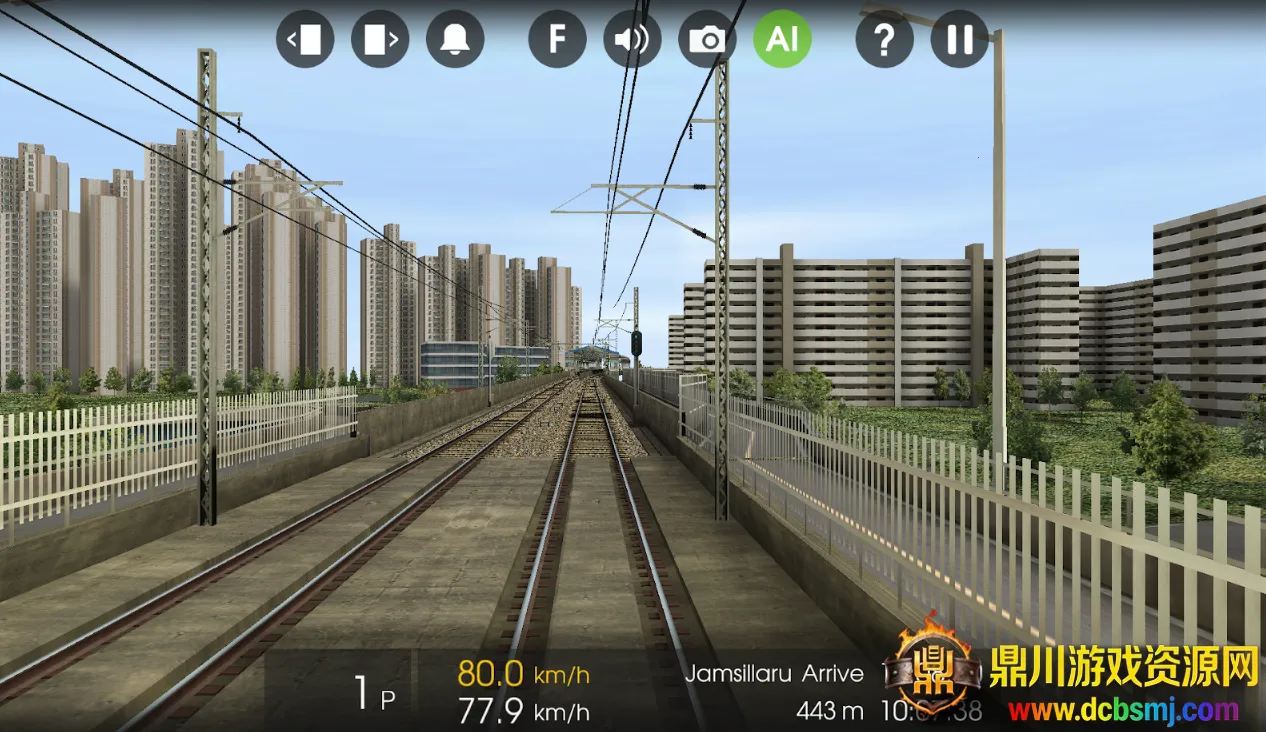Open the left-side doors

pos(305,39)
